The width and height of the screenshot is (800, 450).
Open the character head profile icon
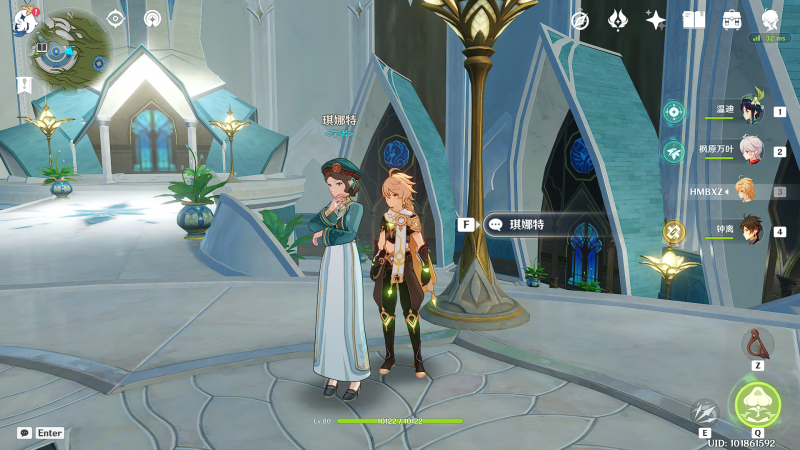point(769,20)
